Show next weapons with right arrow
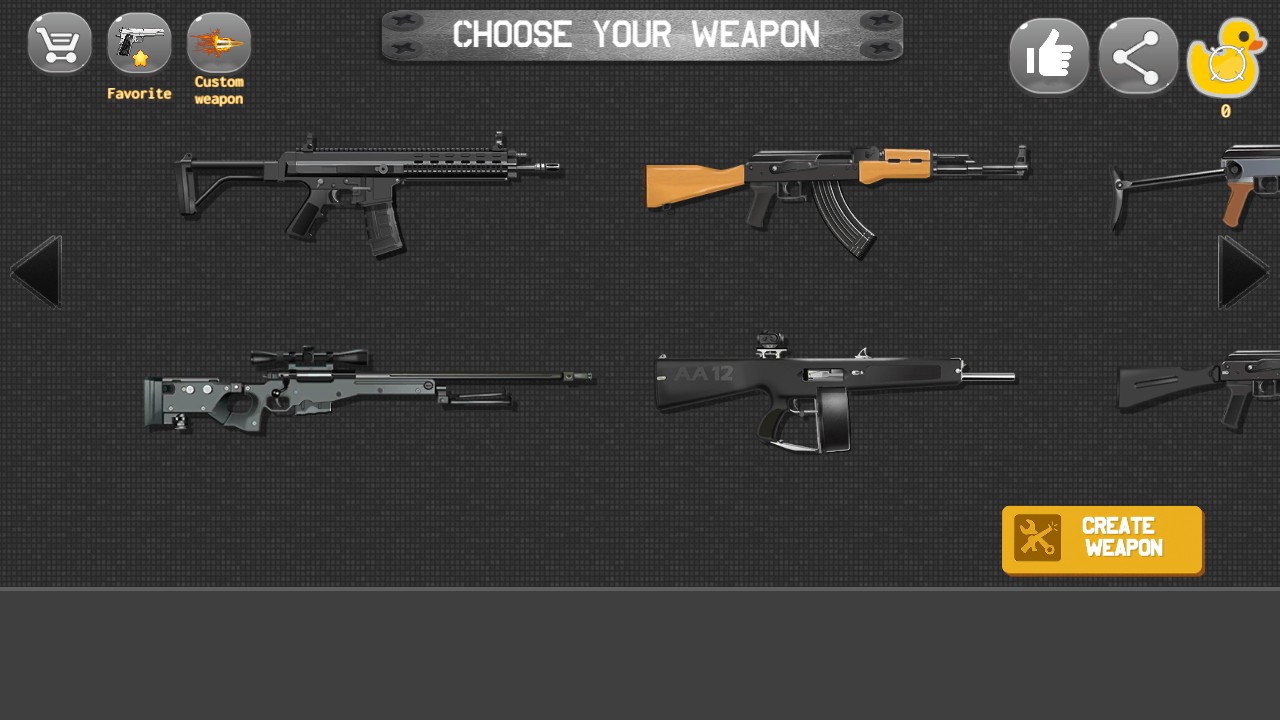The height and width of the screenshot is (720, 1280). click(x=1243, y=272)
